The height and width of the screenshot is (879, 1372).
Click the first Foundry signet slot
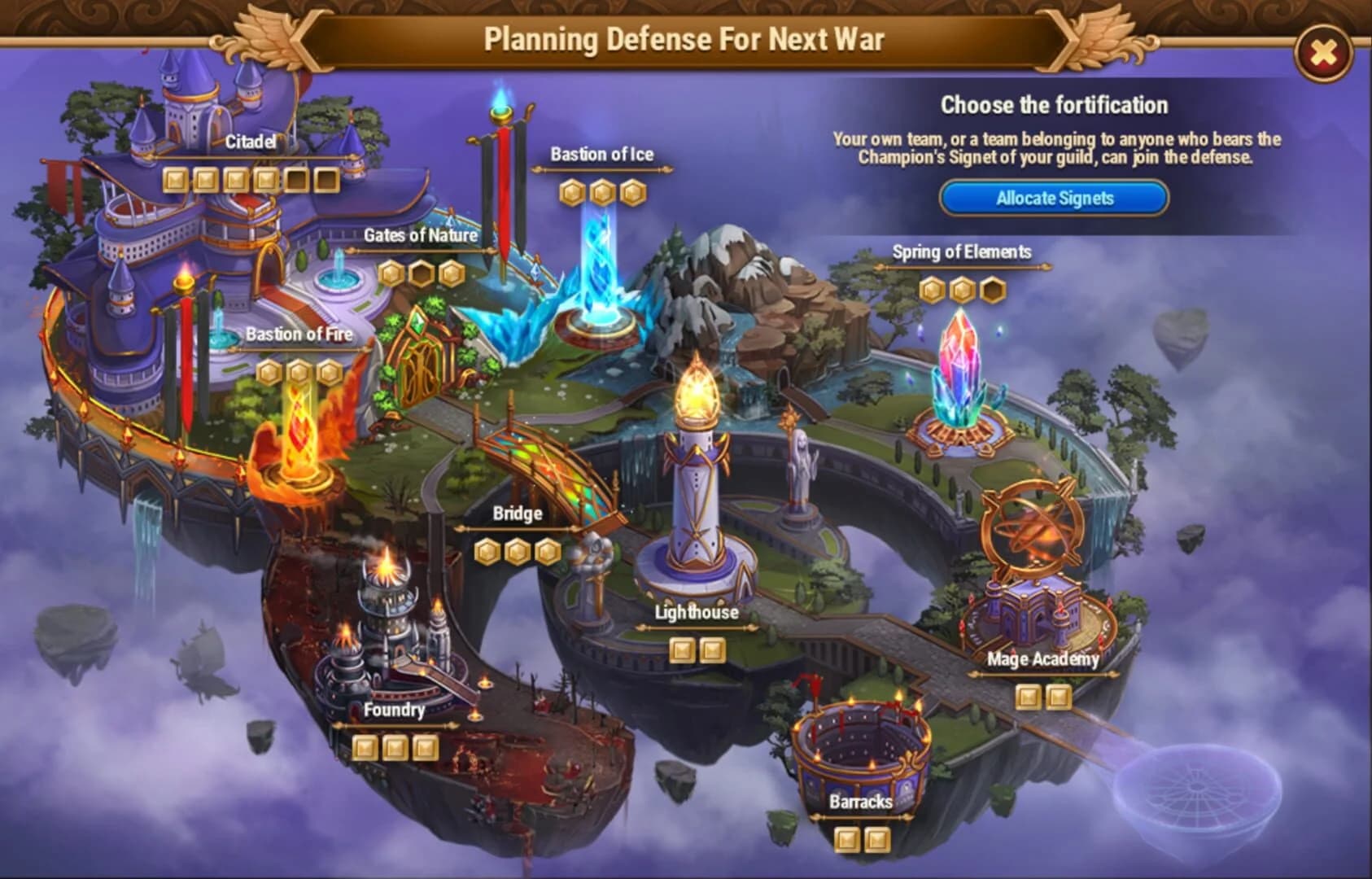click(366, 745)
